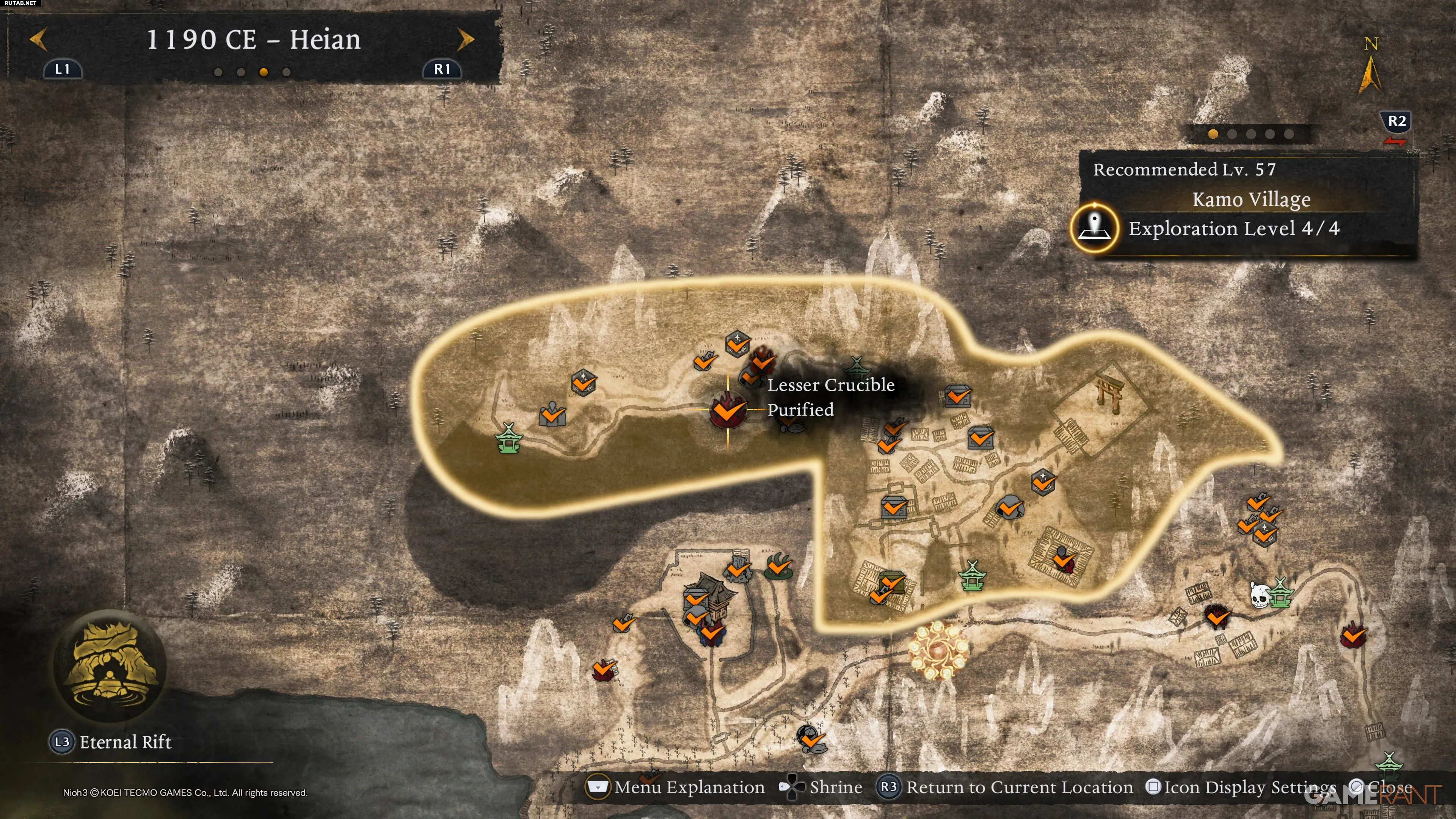Select the glowing golden flower marker
This screenshot has width=1456, height=819.
click(x=938, y=650)
